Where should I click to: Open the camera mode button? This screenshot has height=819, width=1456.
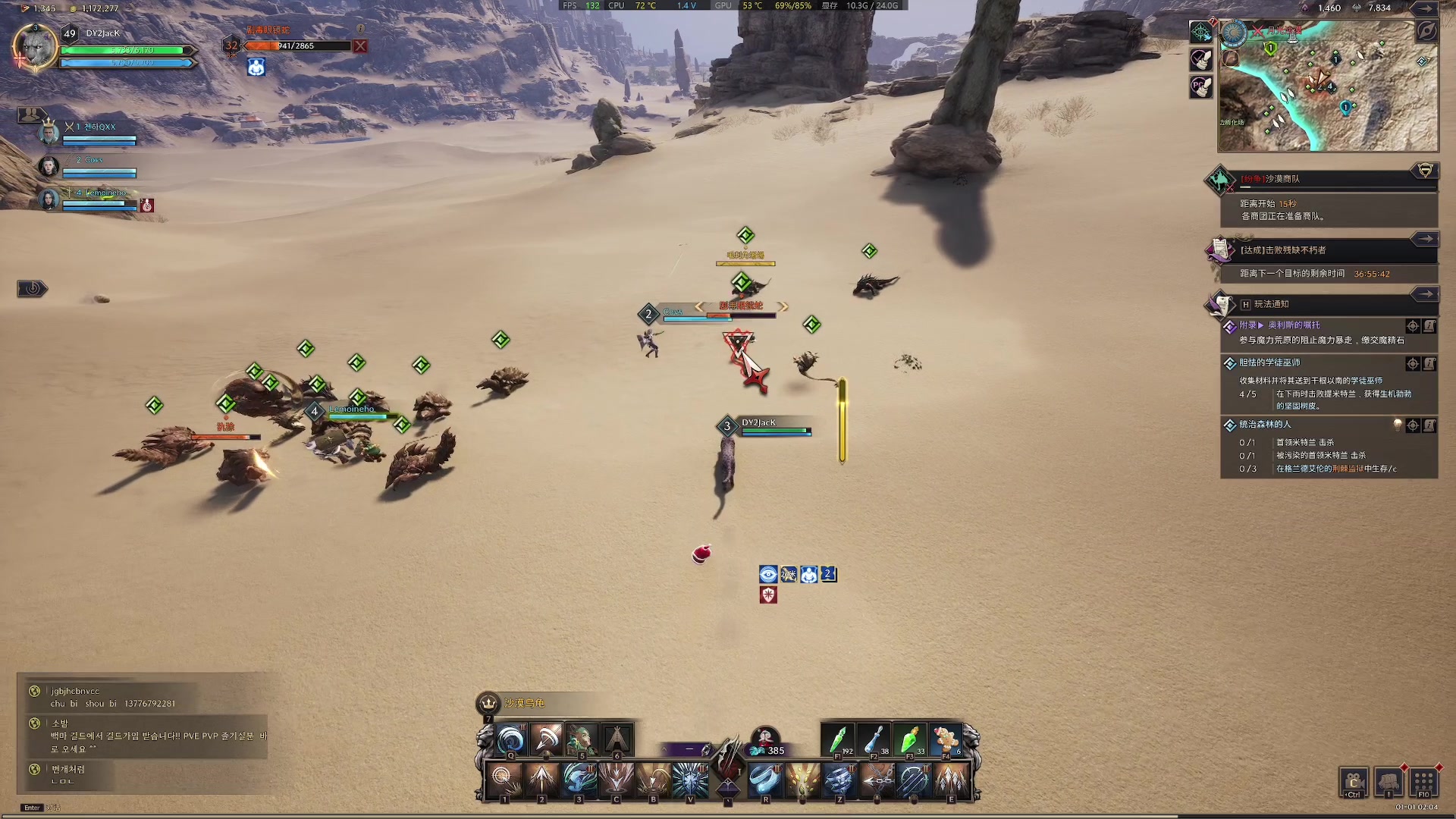point(1354,782)
